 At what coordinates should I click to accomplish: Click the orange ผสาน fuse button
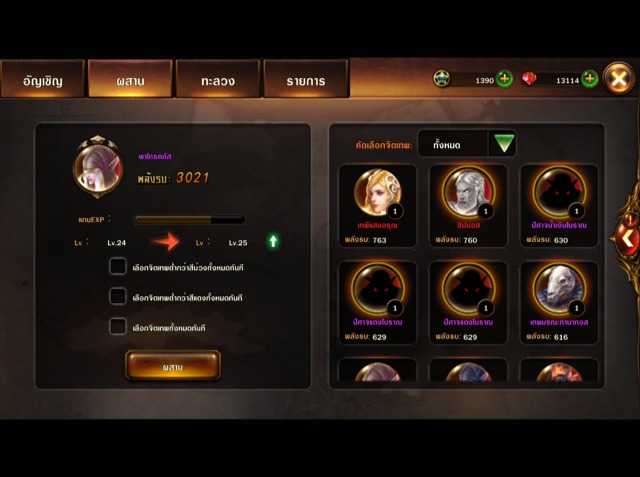(173, 366)
